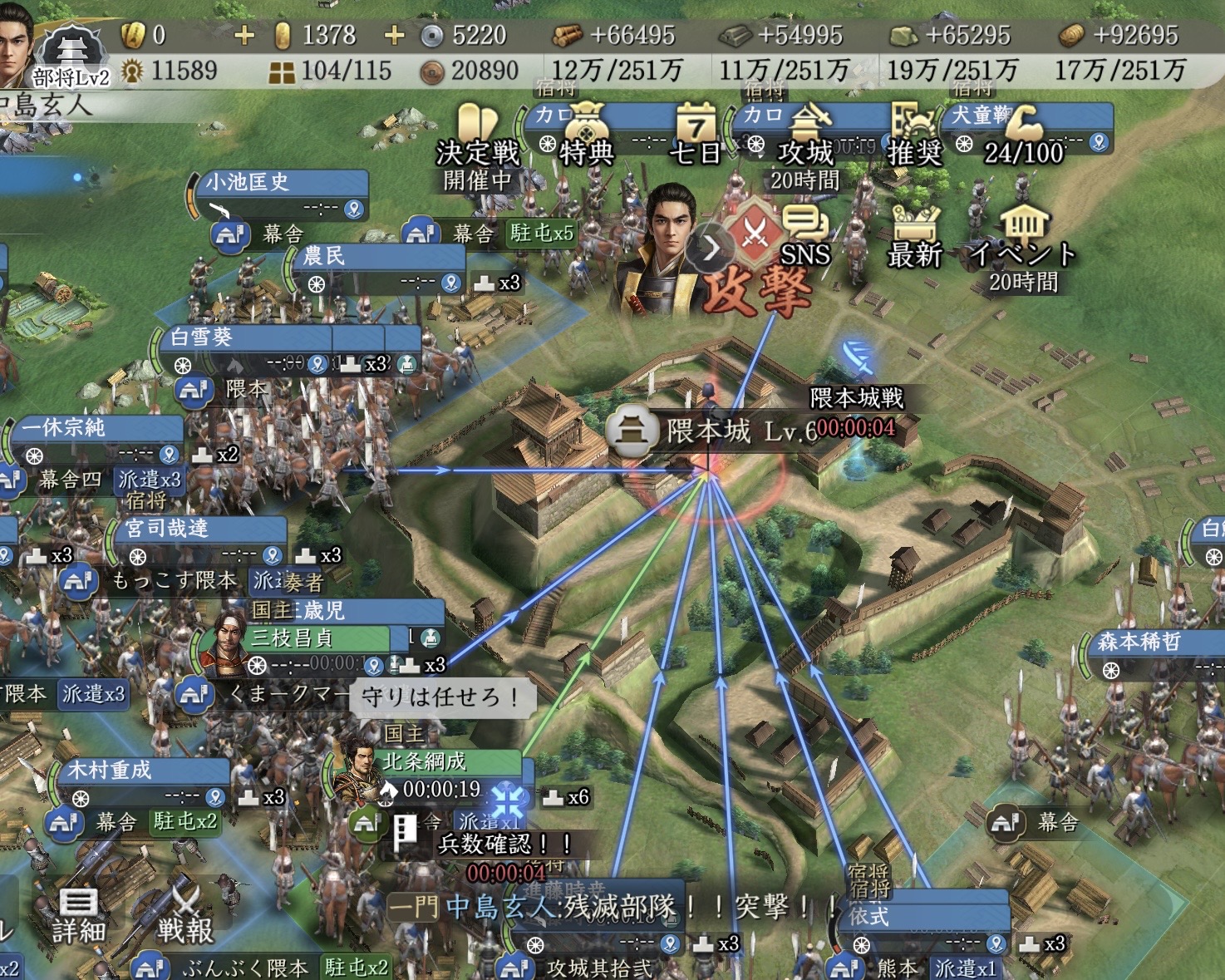Open the 隈本城戦 battle marker
Screen dimensions: 1225x980
pos(856,397)
